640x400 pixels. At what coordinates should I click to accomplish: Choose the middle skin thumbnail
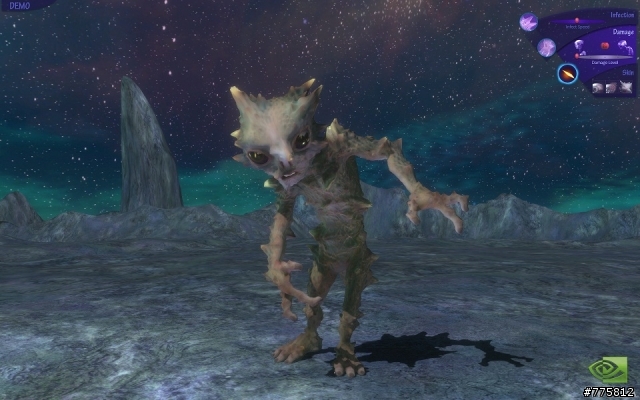[x=611, y=88]
